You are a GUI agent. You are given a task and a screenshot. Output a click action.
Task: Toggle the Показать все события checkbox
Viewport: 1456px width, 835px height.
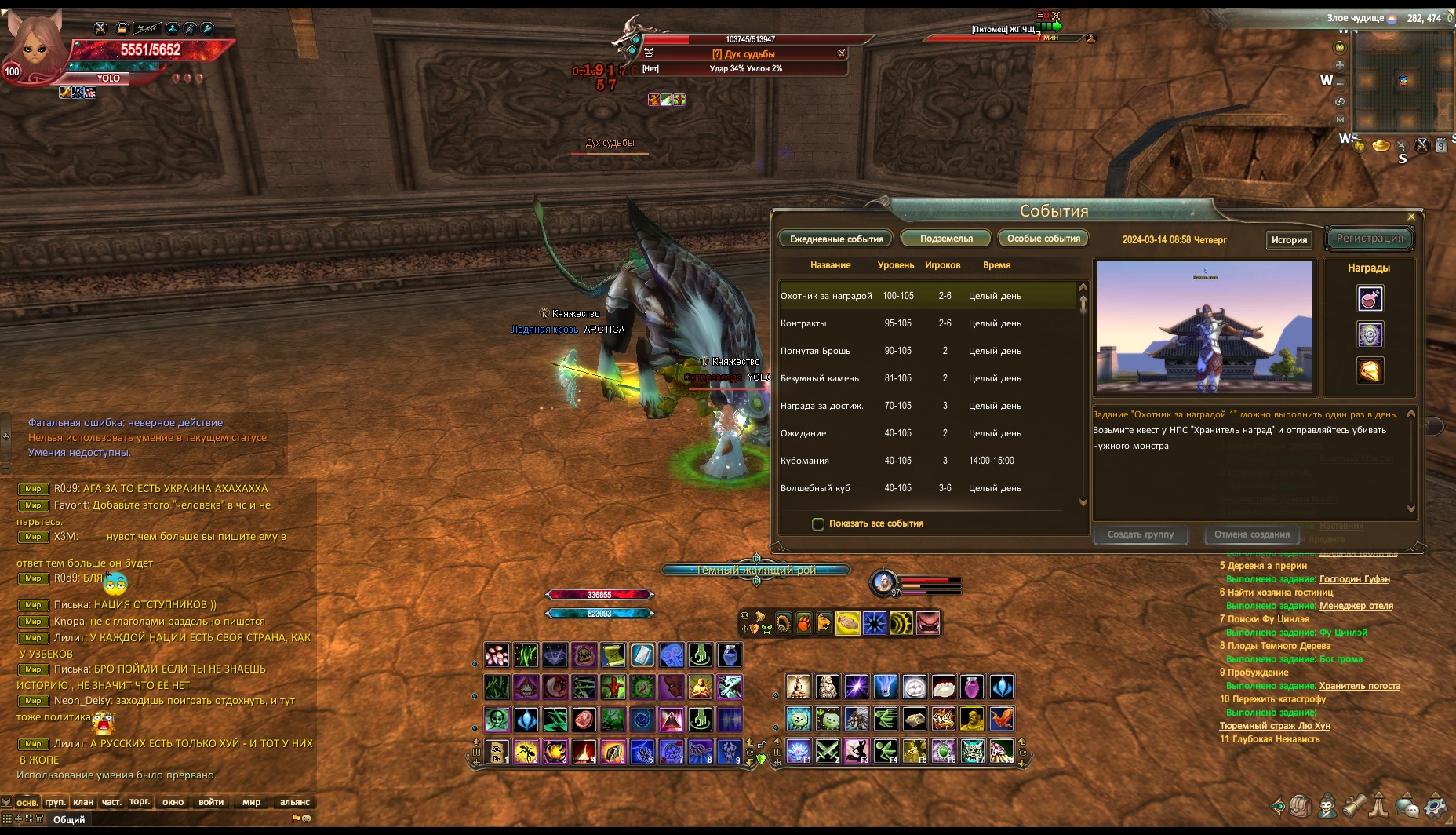click(818, 524)
